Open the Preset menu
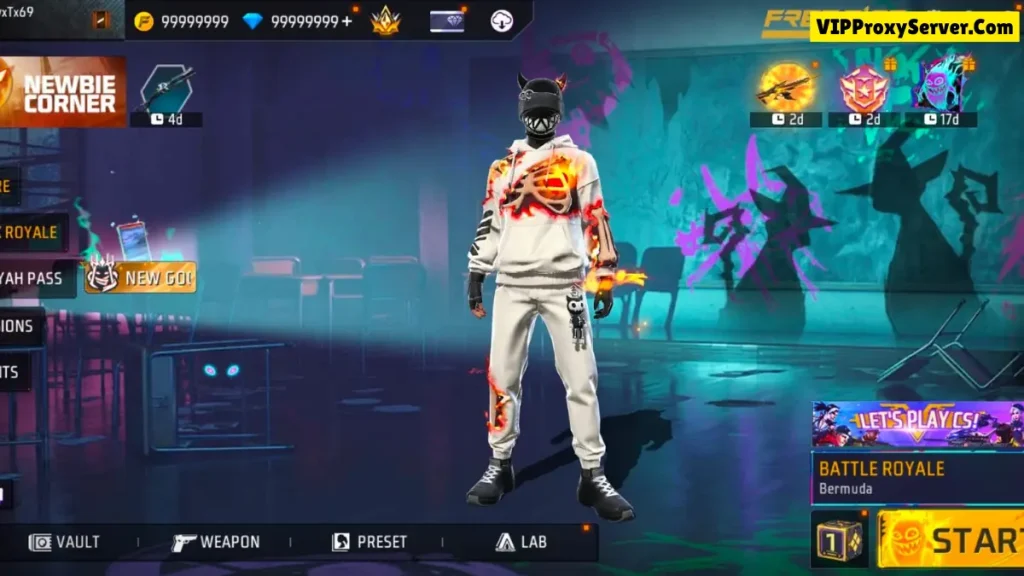Viewport: 1024px width, 576px height. click(x=370, y=542)
